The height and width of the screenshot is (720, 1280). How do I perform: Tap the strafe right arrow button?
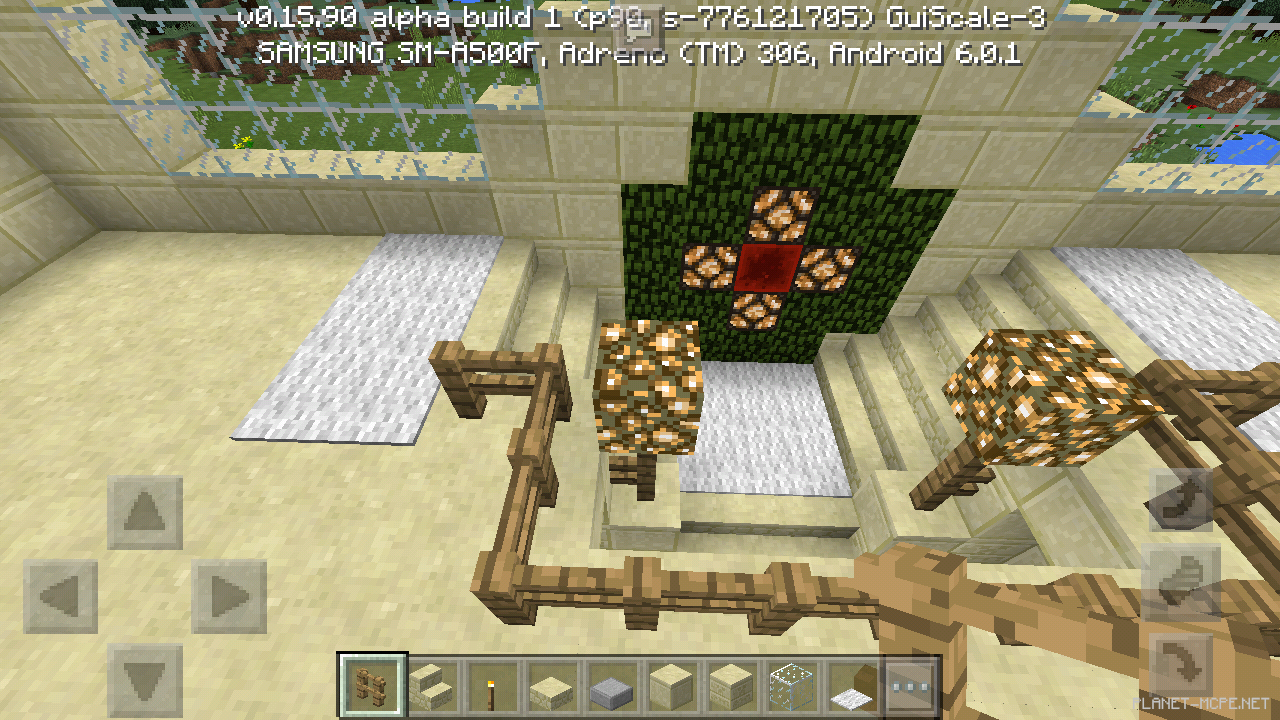pyautogui.click(x=229, y=598)
